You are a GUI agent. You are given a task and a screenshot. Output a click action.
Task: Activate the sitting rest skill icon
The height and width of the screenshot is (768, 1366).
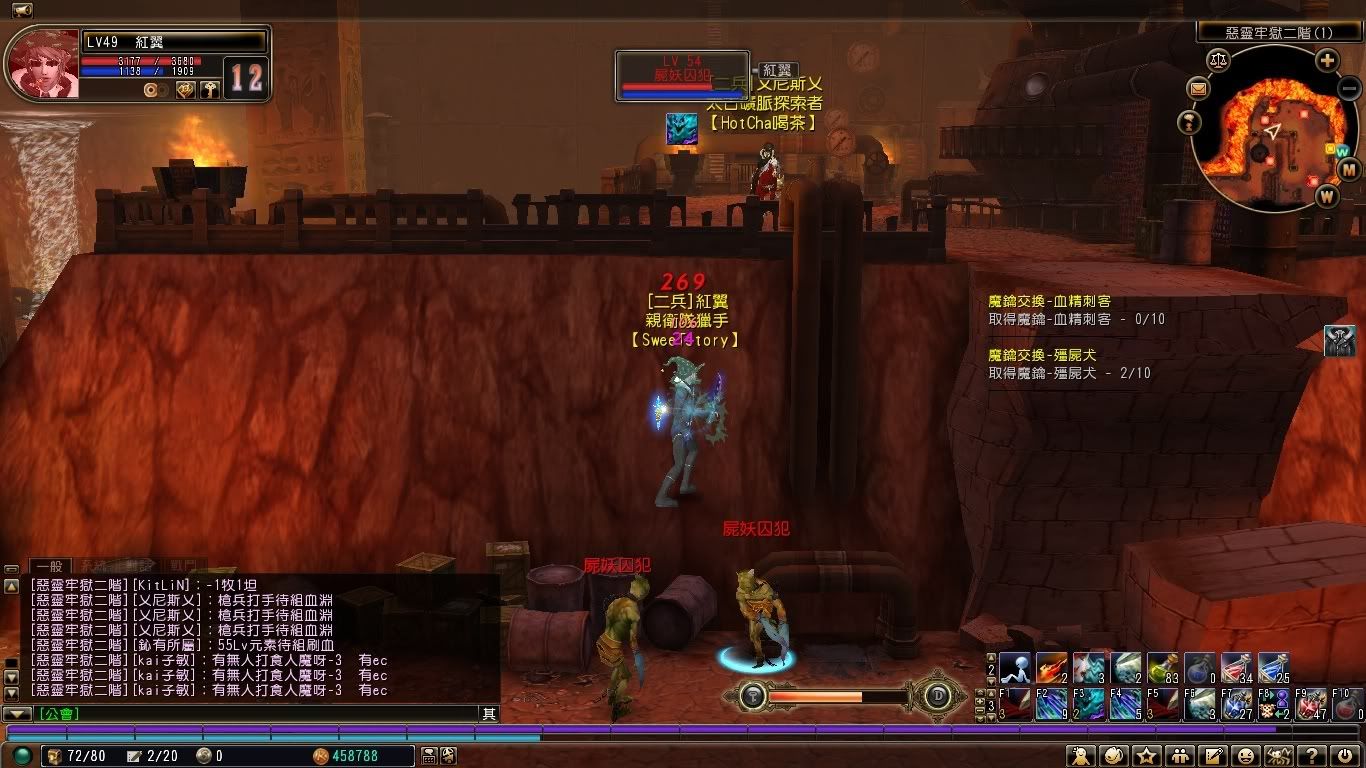tap(1016, 667)
